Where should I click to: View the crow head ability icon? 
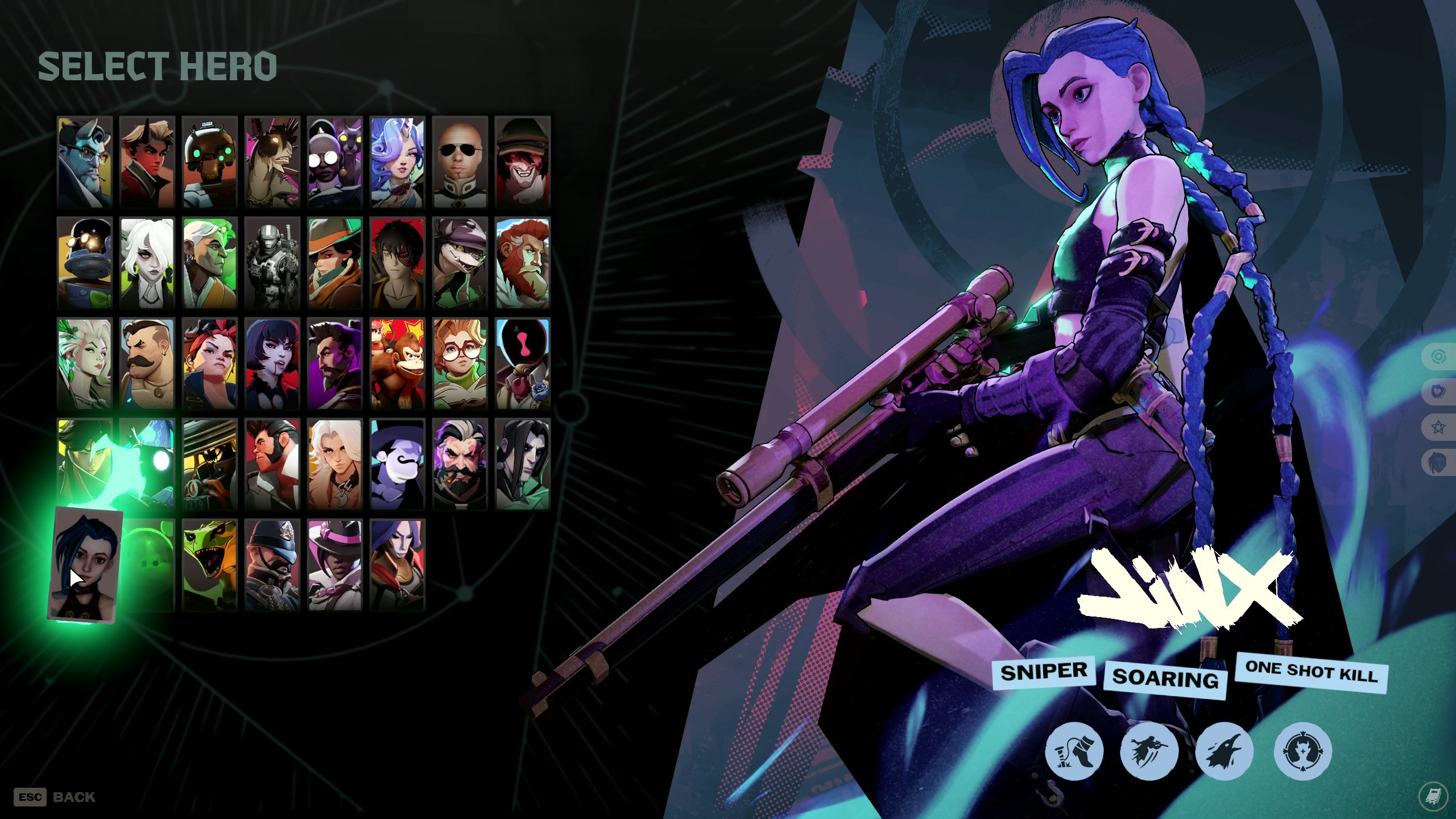coord(1224,751)
